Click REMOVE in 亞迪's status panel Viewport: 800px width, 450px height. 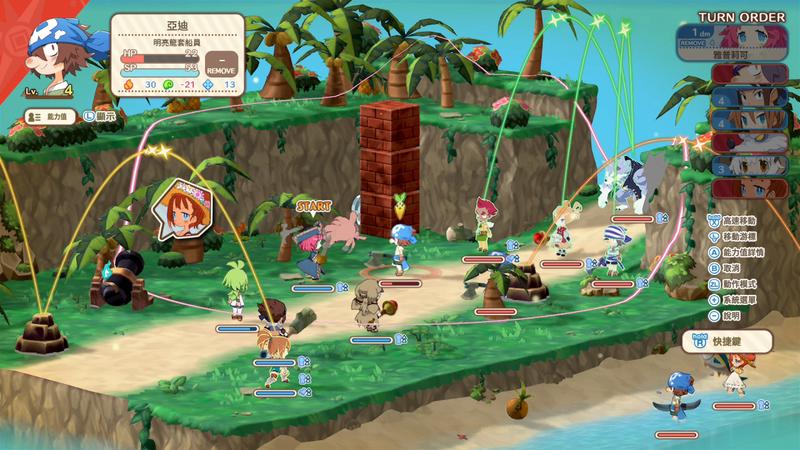pyautogui.click(x=220, y=66)
